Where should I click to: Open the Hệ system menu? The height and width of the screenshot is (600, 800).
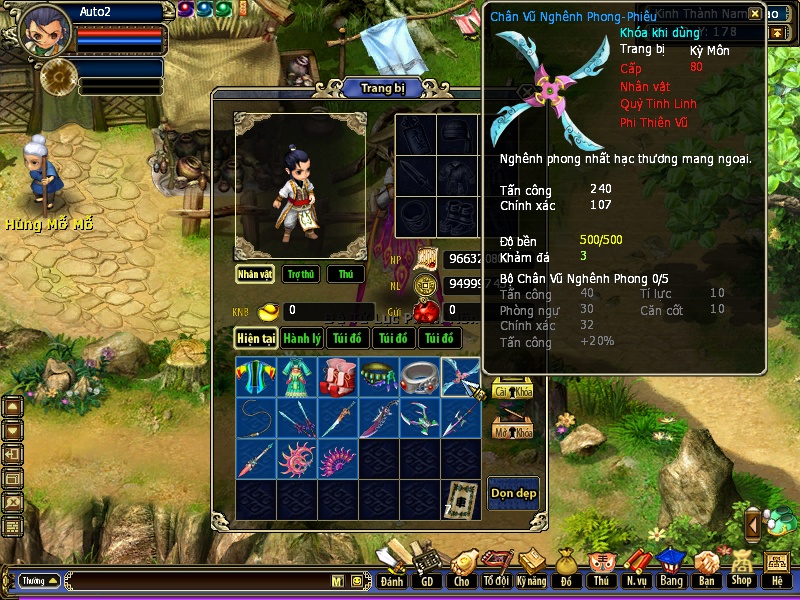click(x=777, y=571)
